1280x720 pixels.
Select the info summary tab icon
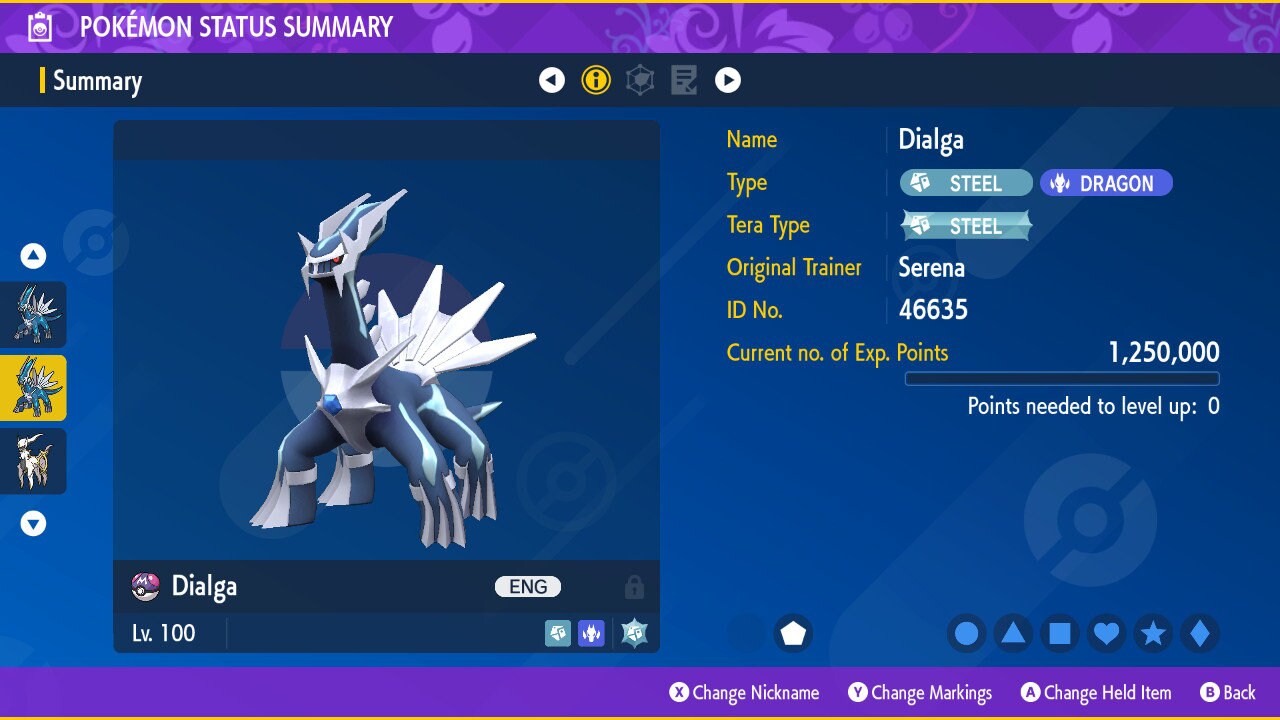tap(596, 80)
